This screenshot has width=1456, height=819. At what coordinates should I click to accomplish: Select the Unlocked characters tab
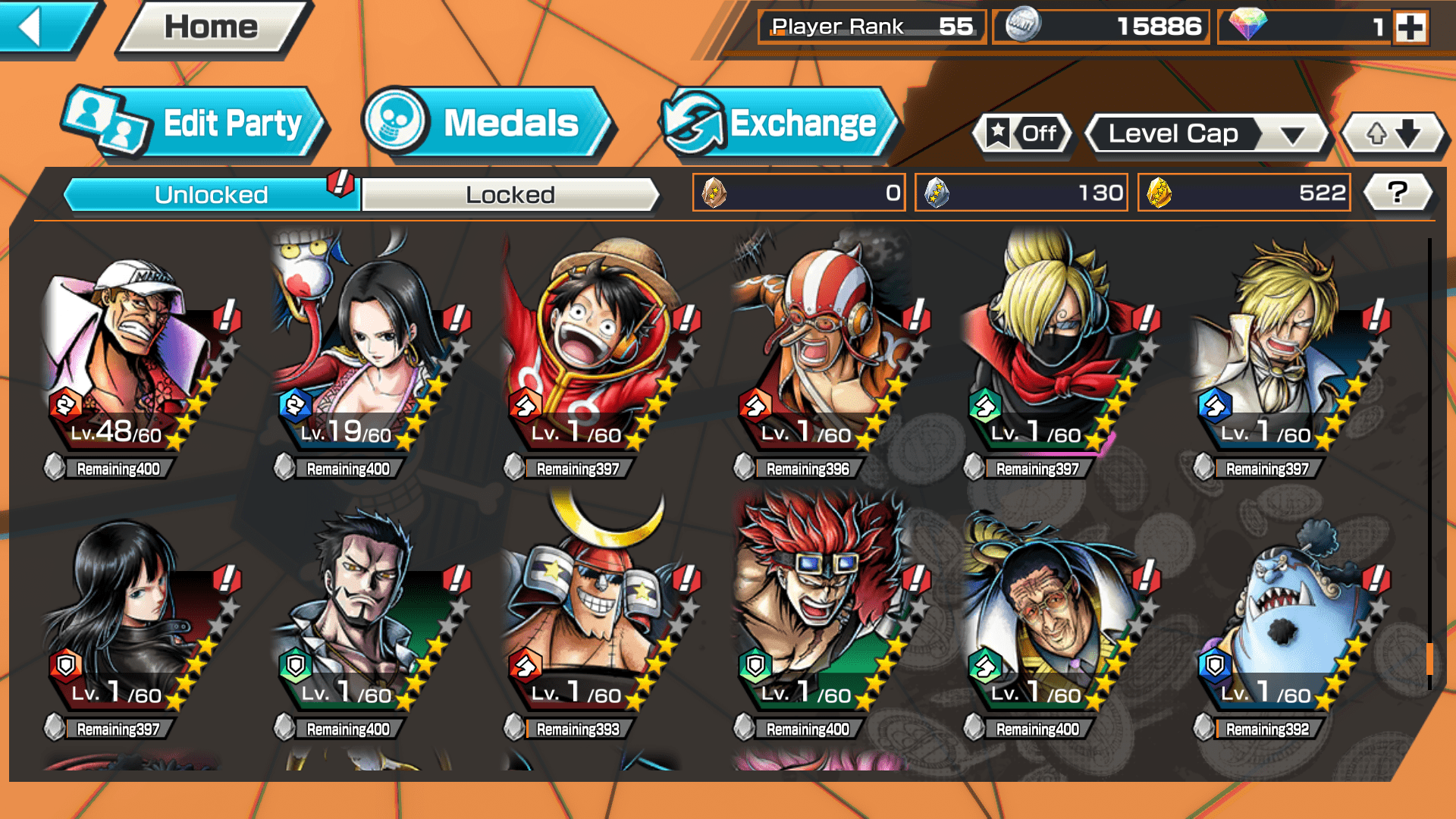(x=211, y=195)
